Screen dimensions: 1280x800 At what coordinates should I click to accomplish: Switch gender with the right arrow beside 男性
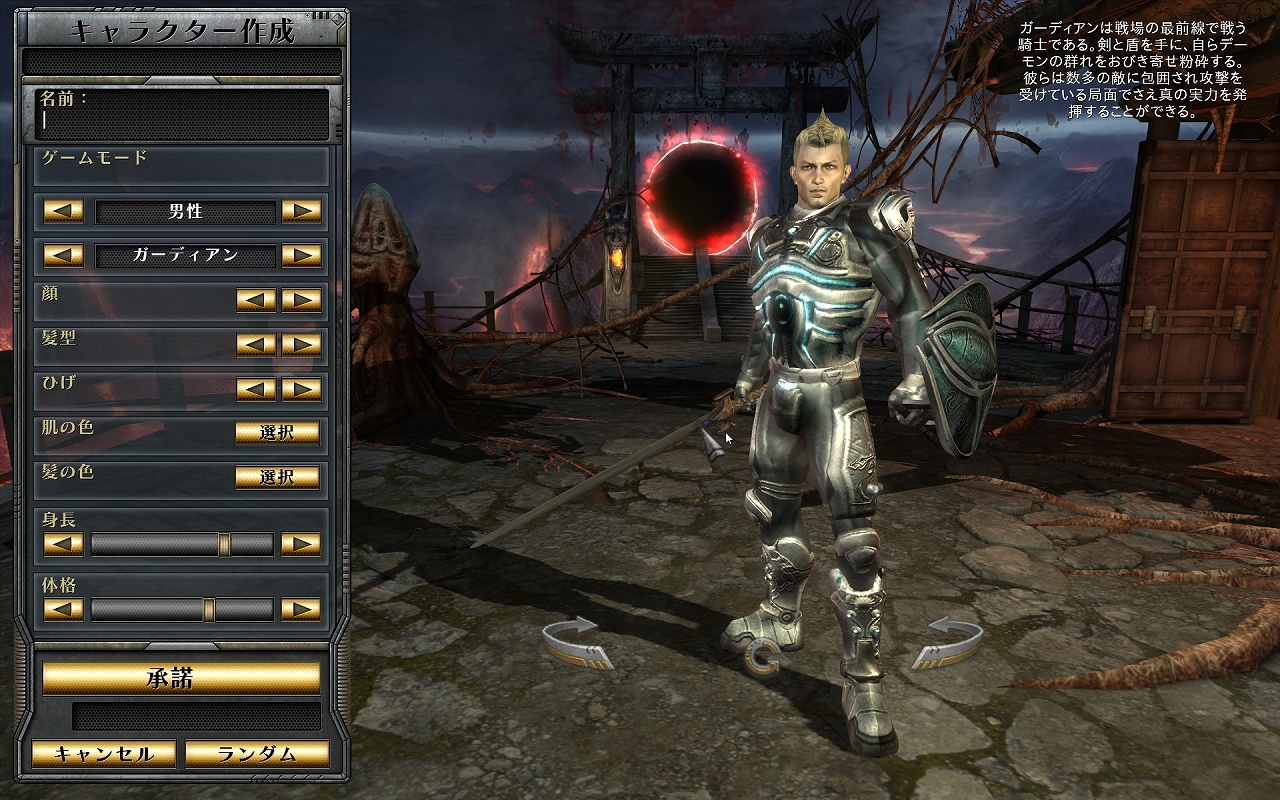pos(301,211)
